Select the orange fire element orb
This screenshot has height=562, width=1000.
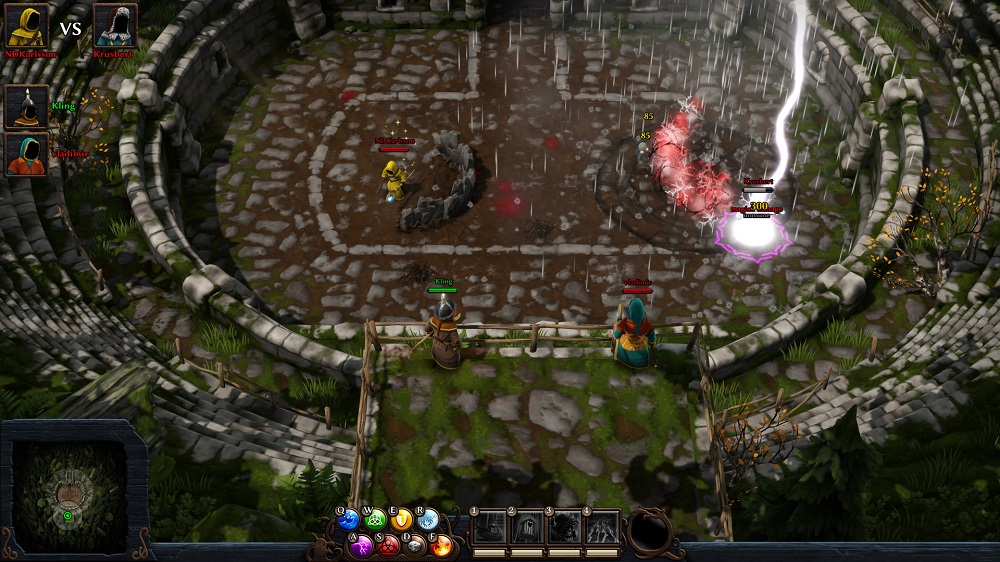442,546
